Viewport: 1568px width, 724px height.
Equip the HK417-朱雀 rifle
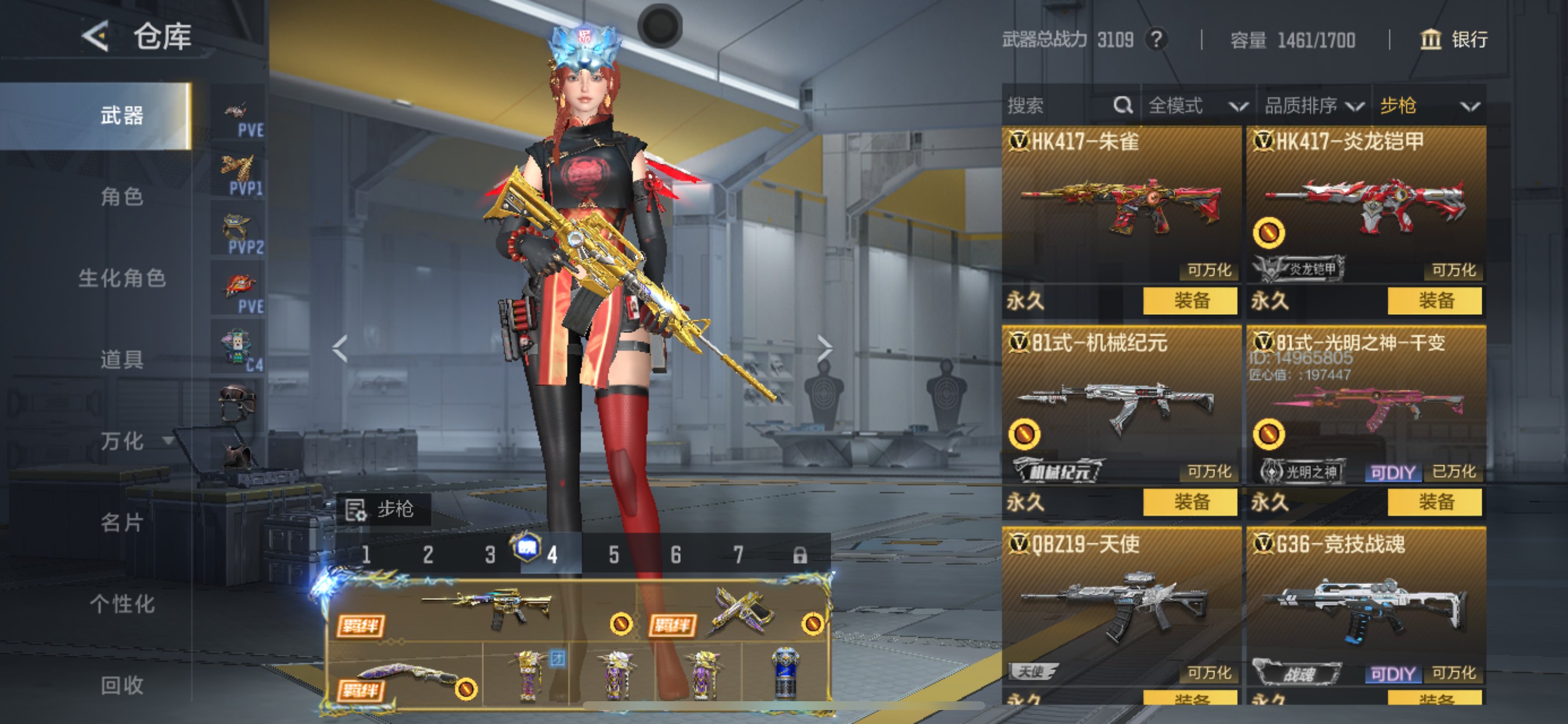click(1190, 301)
